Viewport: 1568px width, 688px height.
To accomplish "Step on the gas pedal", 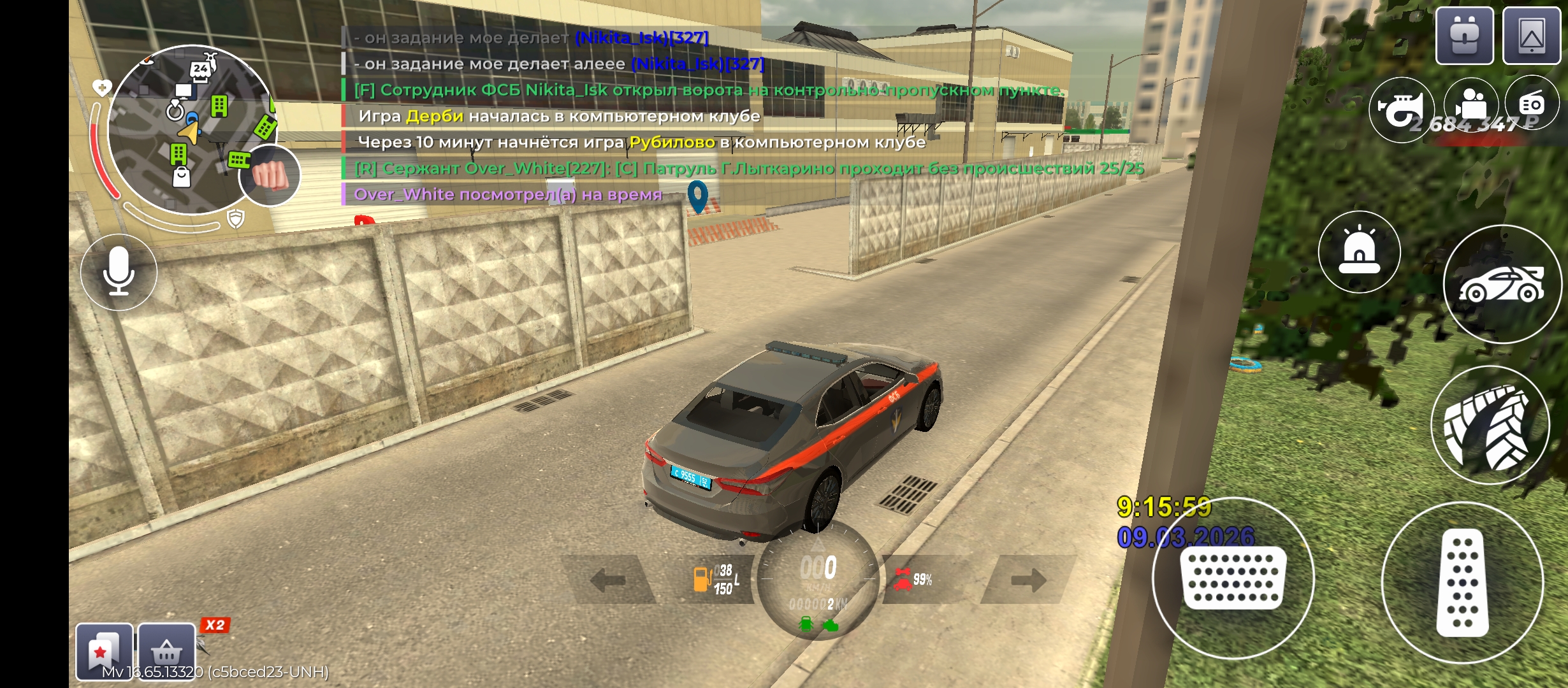I will pos(1462,582).
